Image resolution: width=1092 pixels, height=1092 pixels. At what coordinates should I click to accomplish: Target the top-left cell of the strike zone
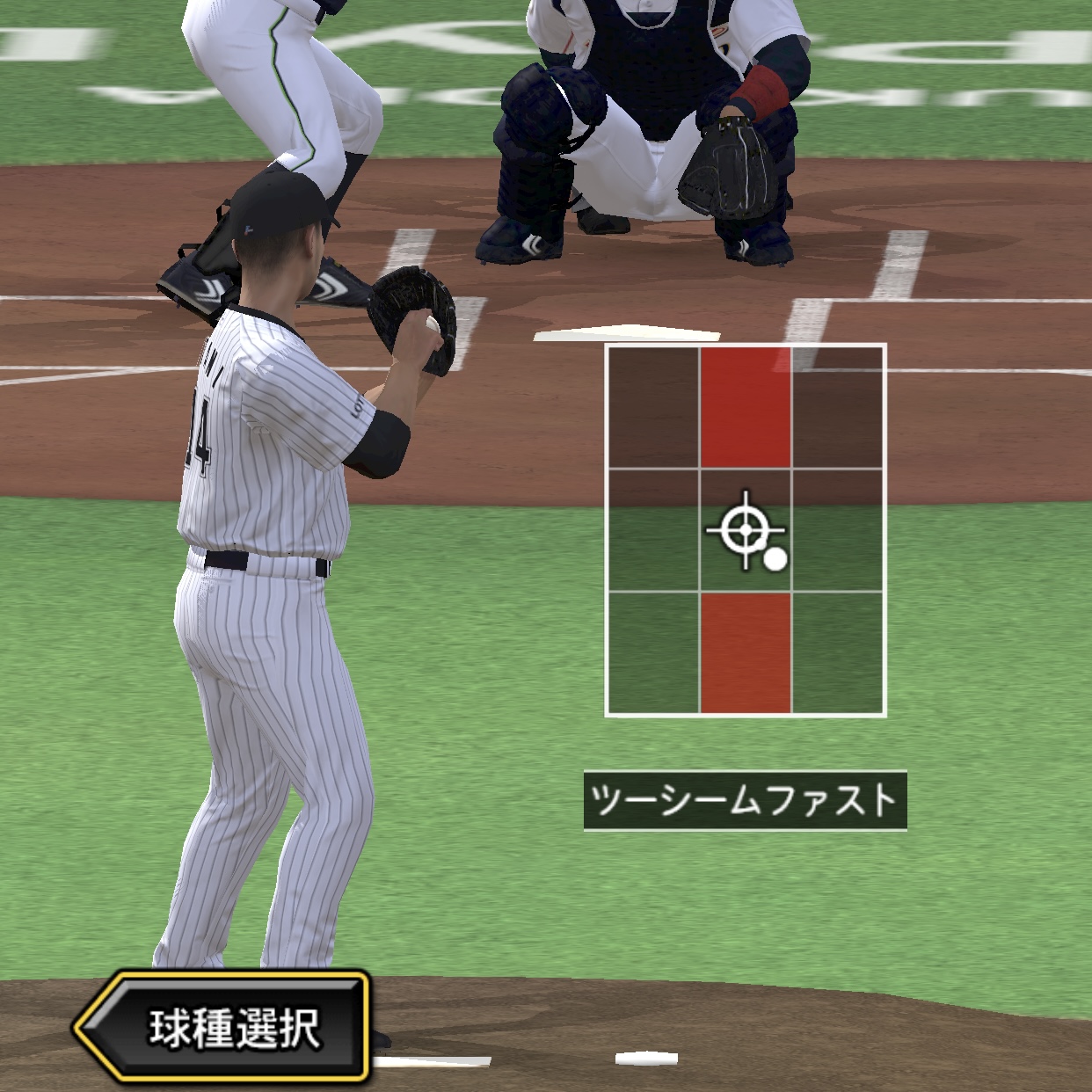click(653, 406)
